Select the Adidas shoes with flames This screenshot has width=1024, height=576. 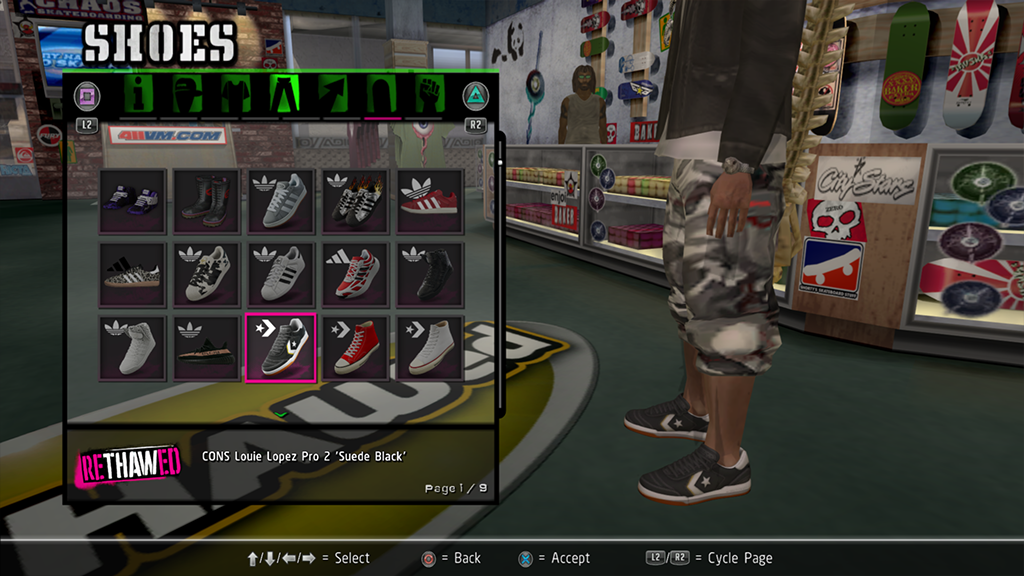coord(355,201)
